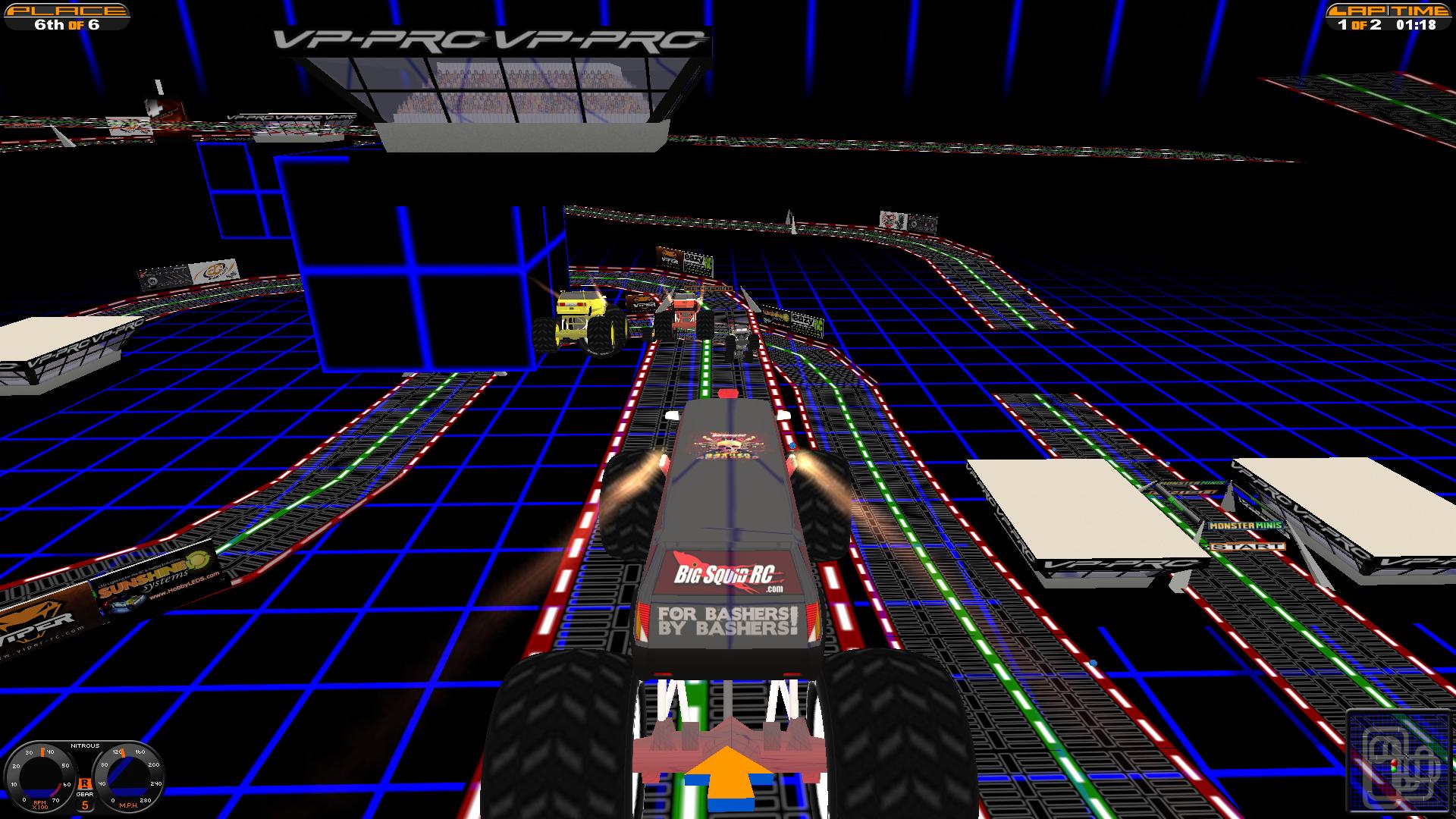Click the PLACE indicator showing 6th of 6
This screenshot has width=1456, height=819.
click(x=68, y=17)
